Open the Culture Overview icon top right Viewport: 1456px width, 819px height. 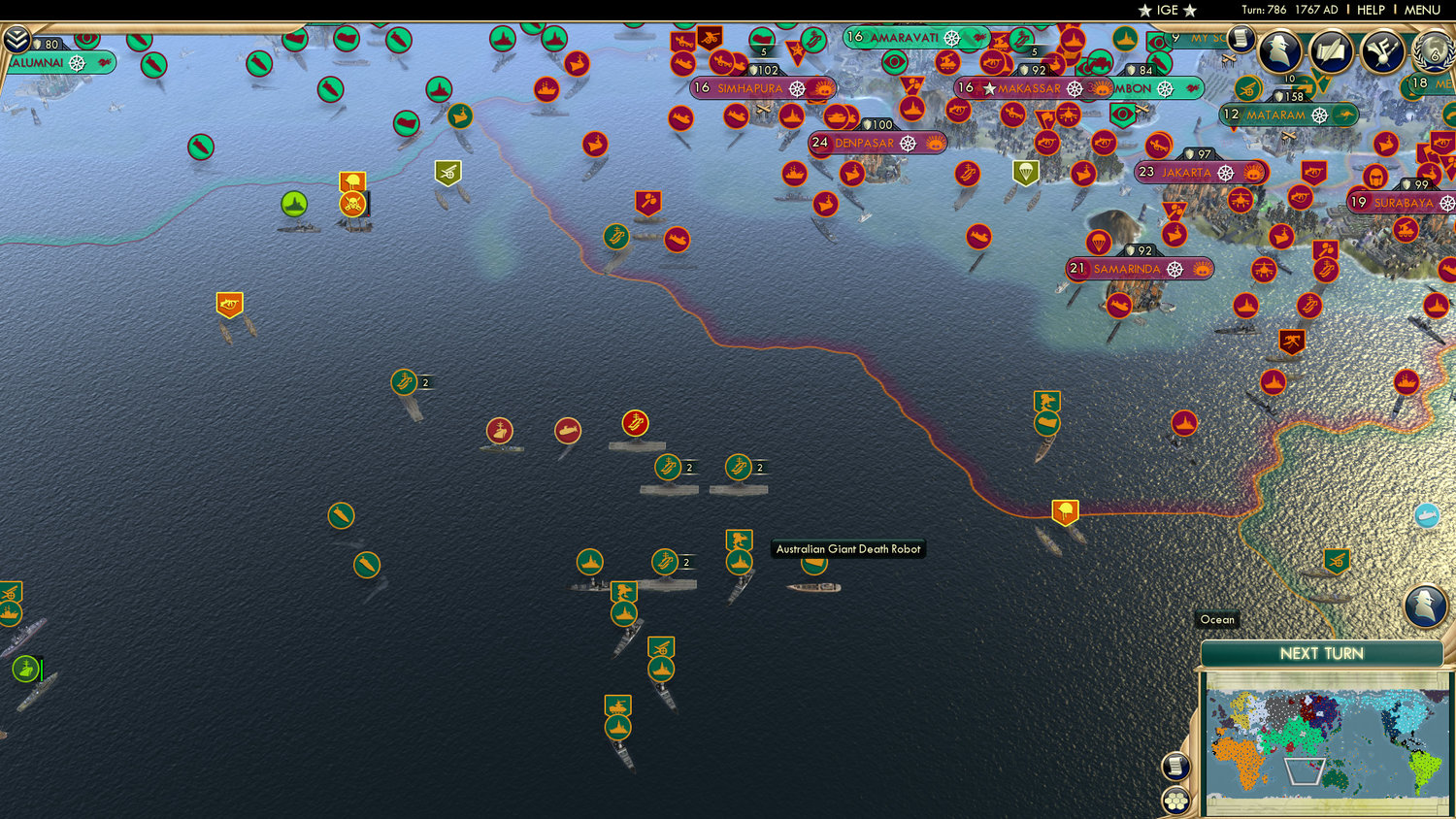click(x=1380, y=50)
